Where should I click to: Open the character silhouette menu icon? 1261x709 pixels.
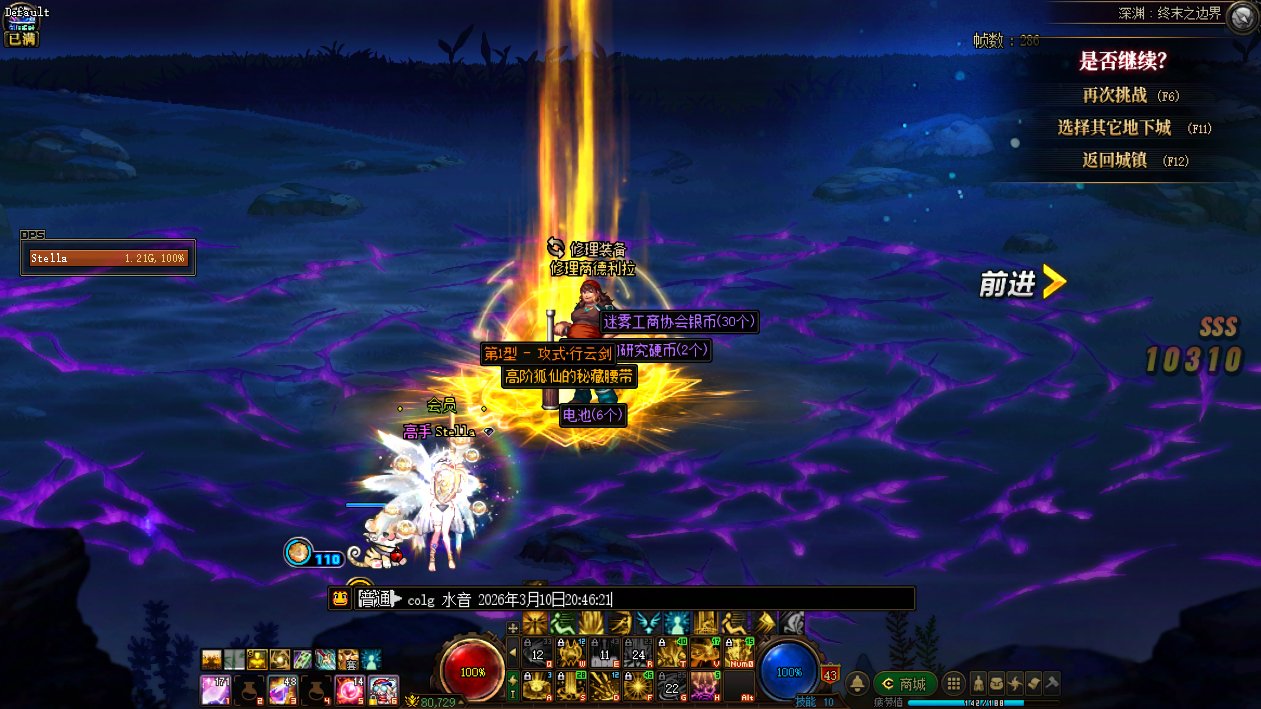pyautogui.click(x=978, y=684)
